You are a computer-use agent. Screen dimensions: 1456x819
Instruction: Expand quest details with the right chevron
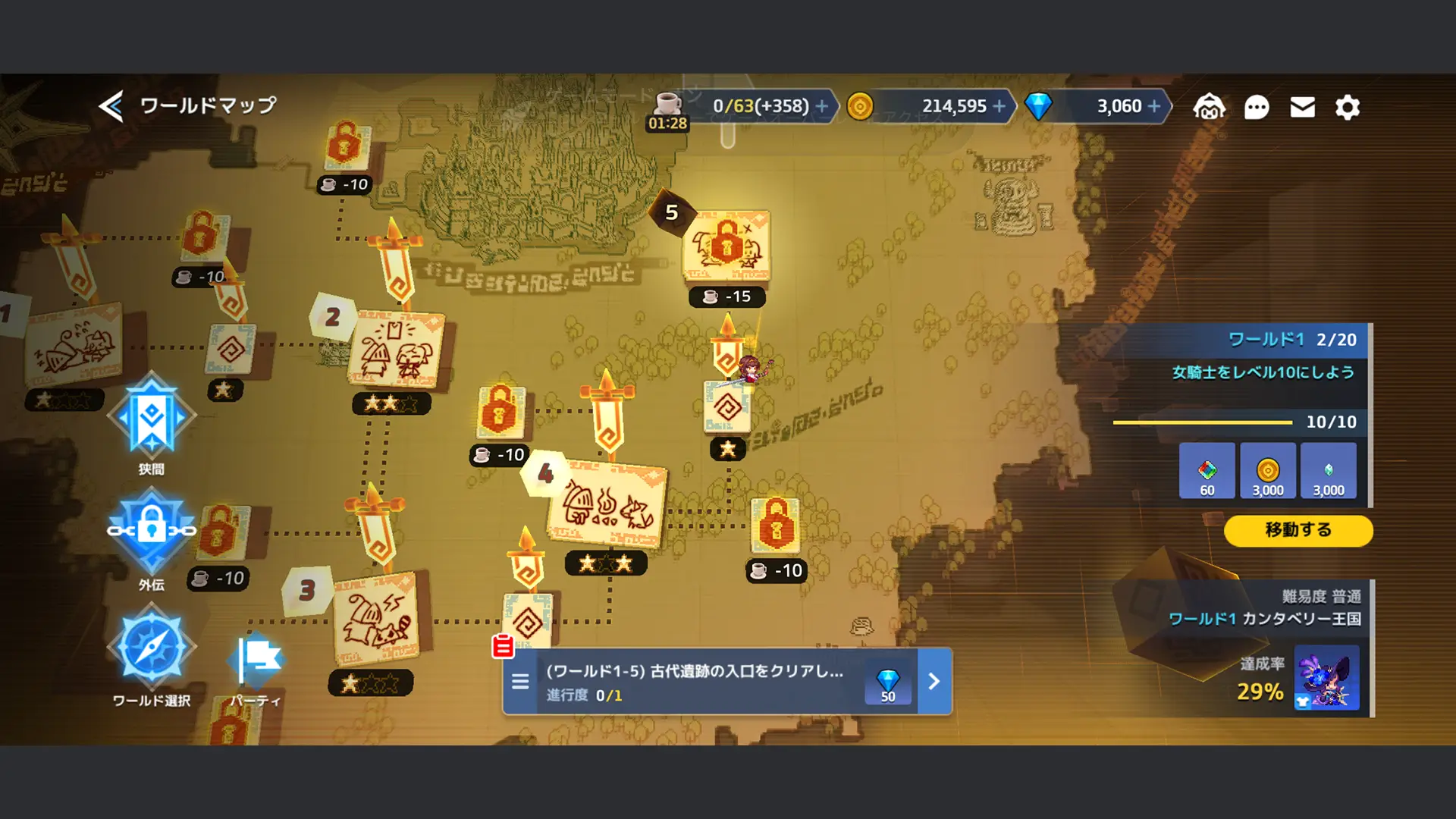tap(934, 682)
